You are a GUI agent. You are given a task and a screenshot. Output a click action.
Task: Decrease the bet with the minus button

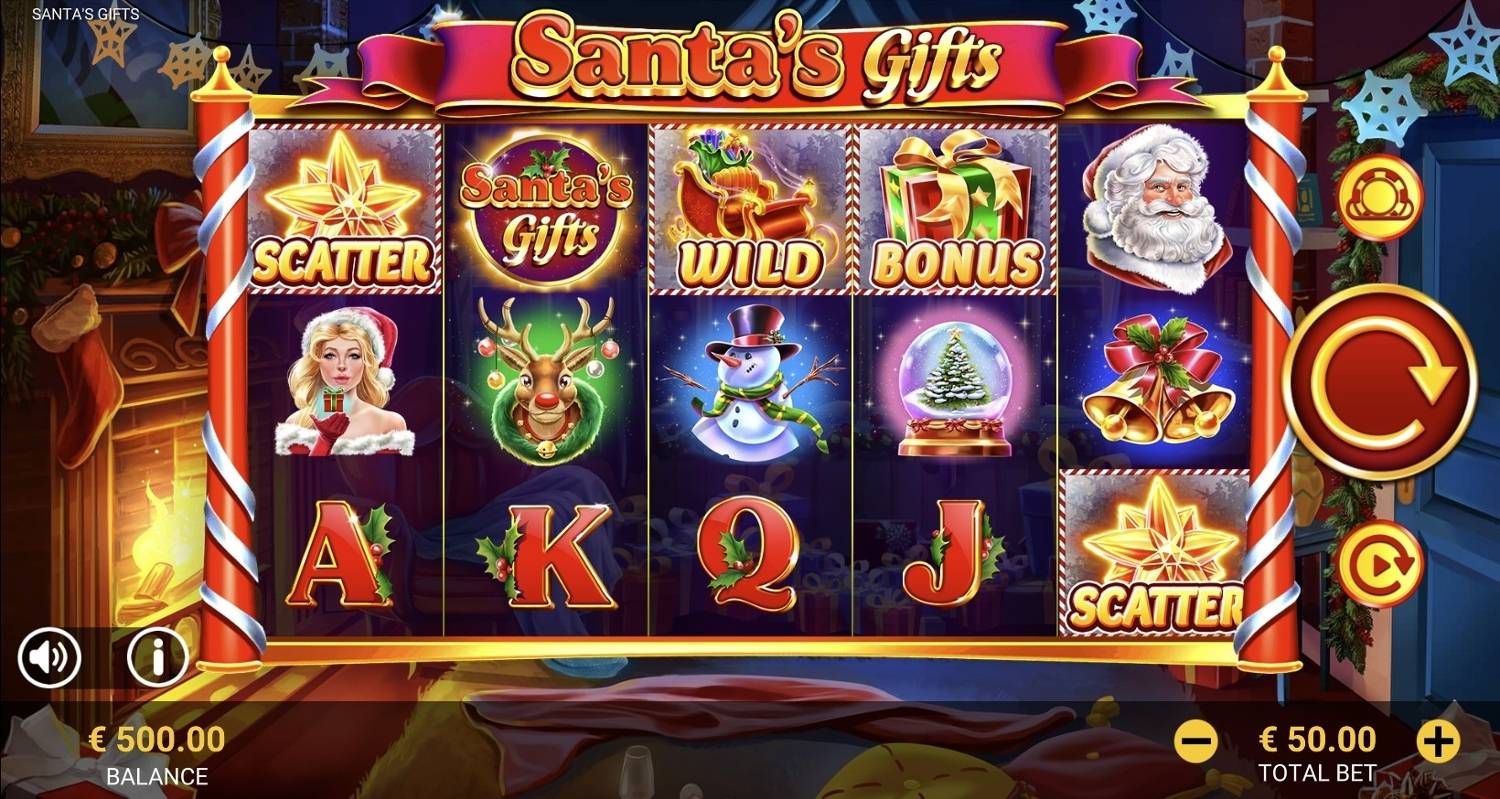[x=1197, y=740]
